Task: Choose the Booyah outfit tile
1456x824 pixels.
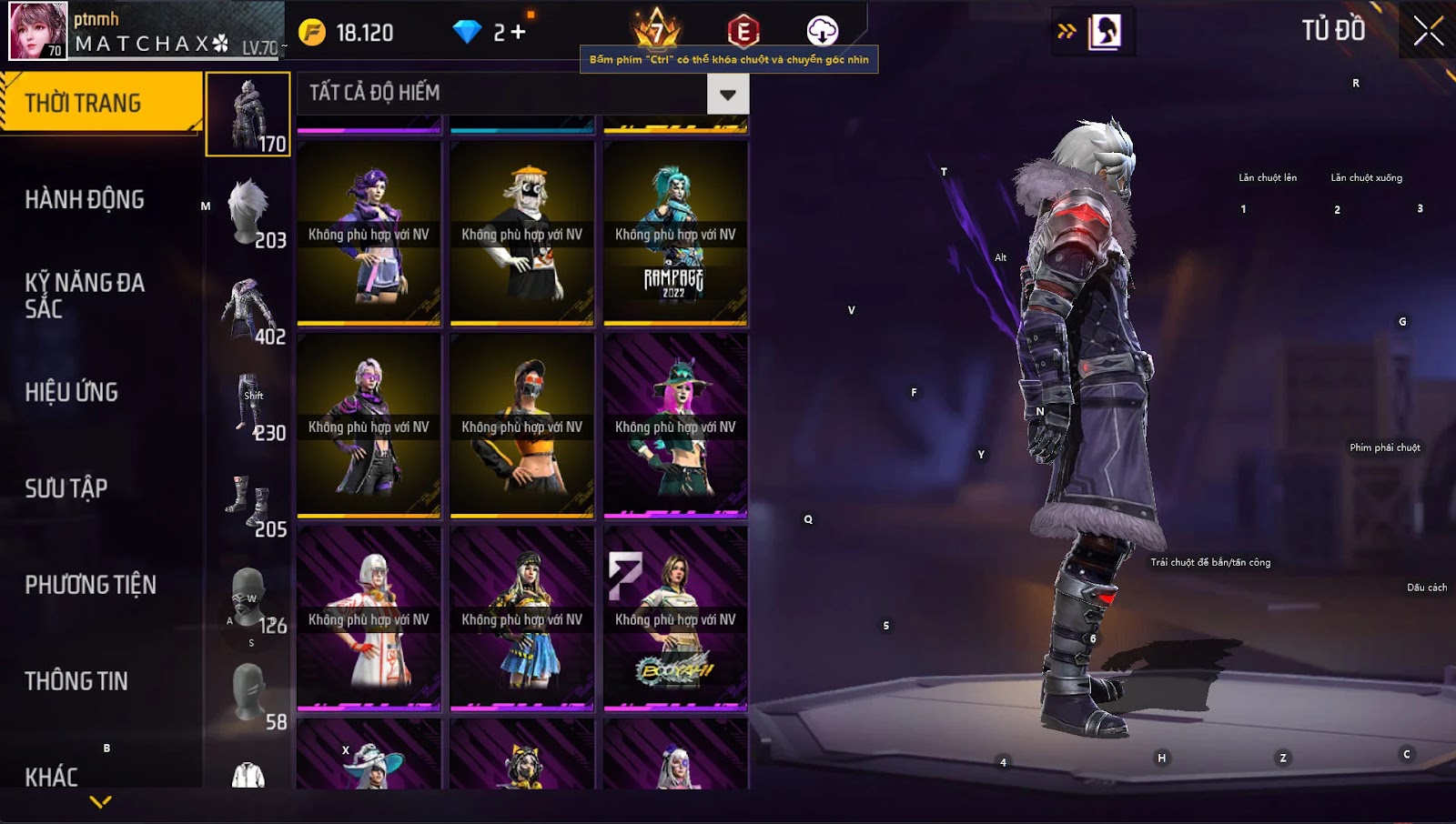Action: click(x=675, y=619)
